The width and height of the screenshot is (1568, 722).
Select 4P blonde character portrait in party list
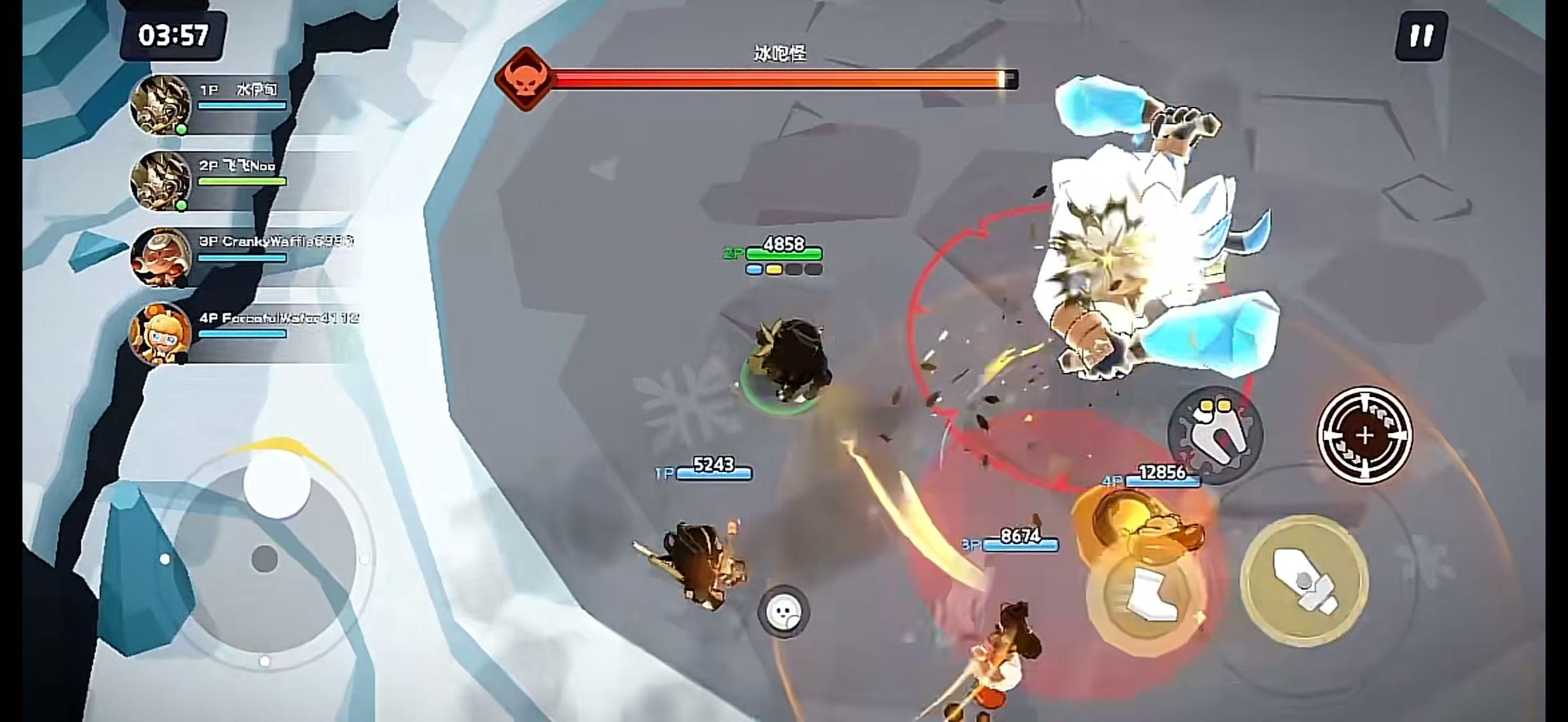[x=161, y=333]
